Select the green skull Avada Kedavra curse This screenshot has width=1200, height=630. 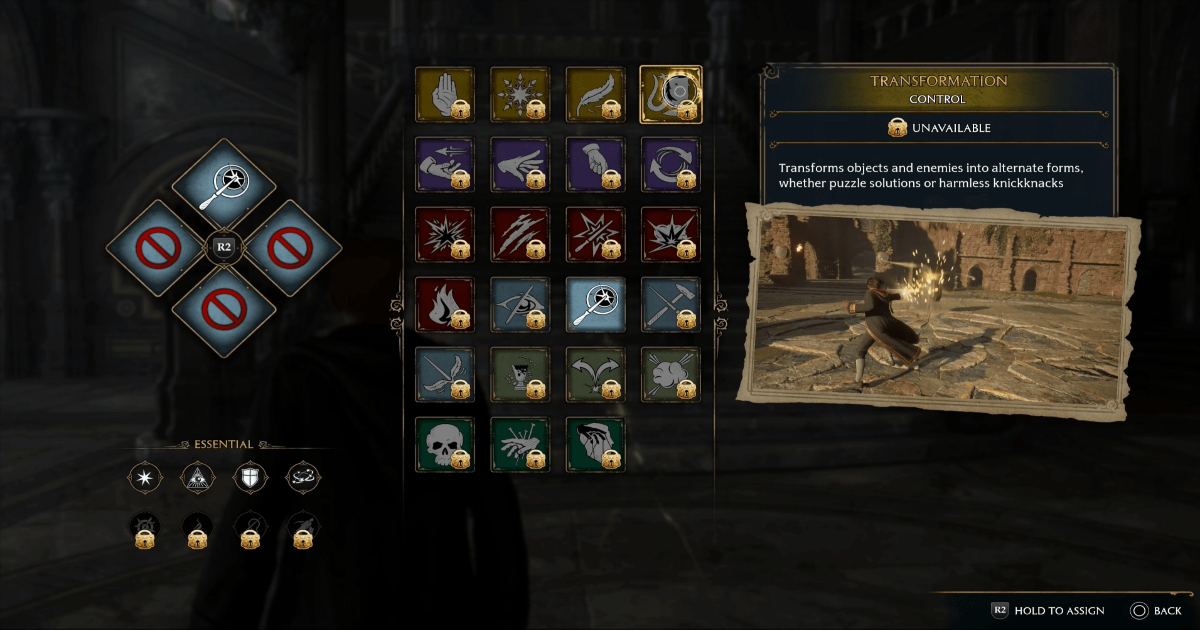pyautogui.click(x=445, y=444)
